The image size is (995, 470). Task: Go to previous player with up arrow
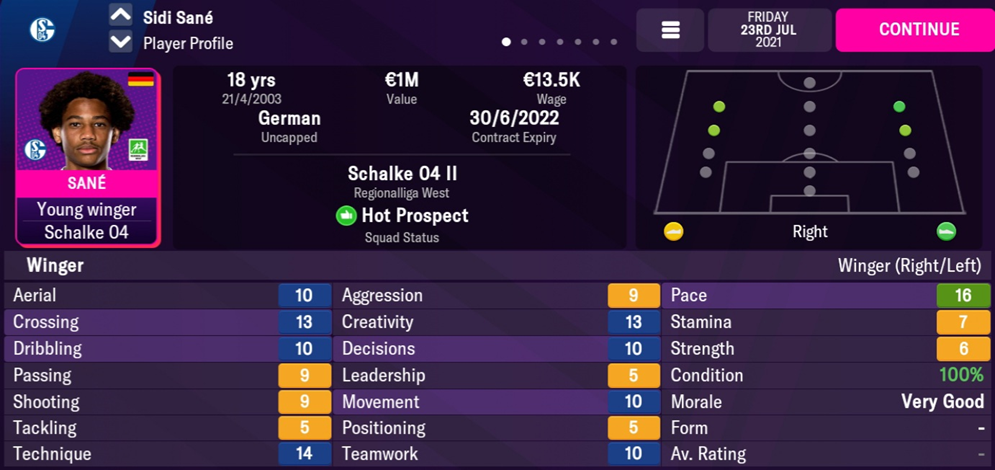pos(120,15)
